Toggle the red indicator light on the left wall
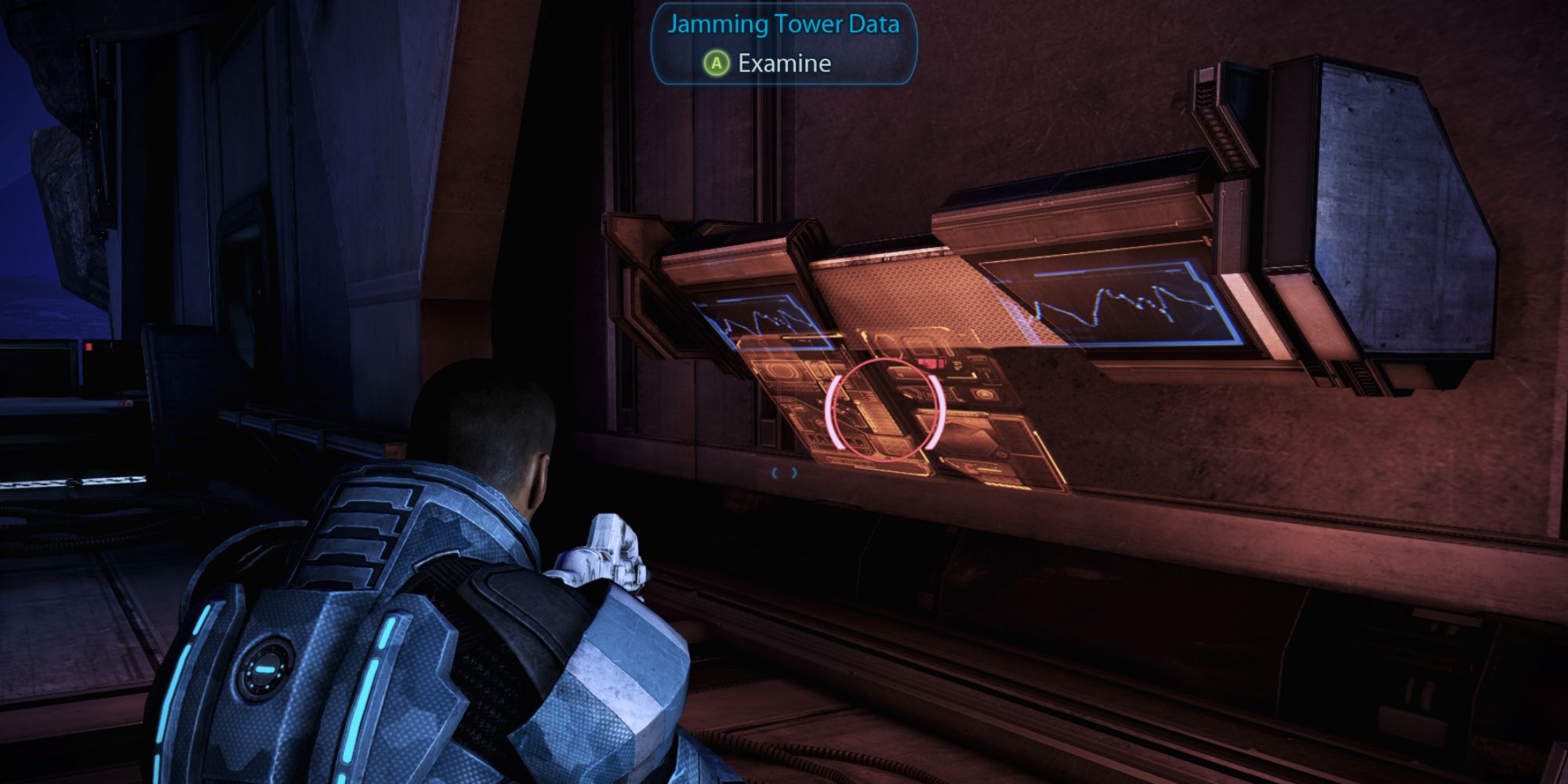 coord(89,347)
